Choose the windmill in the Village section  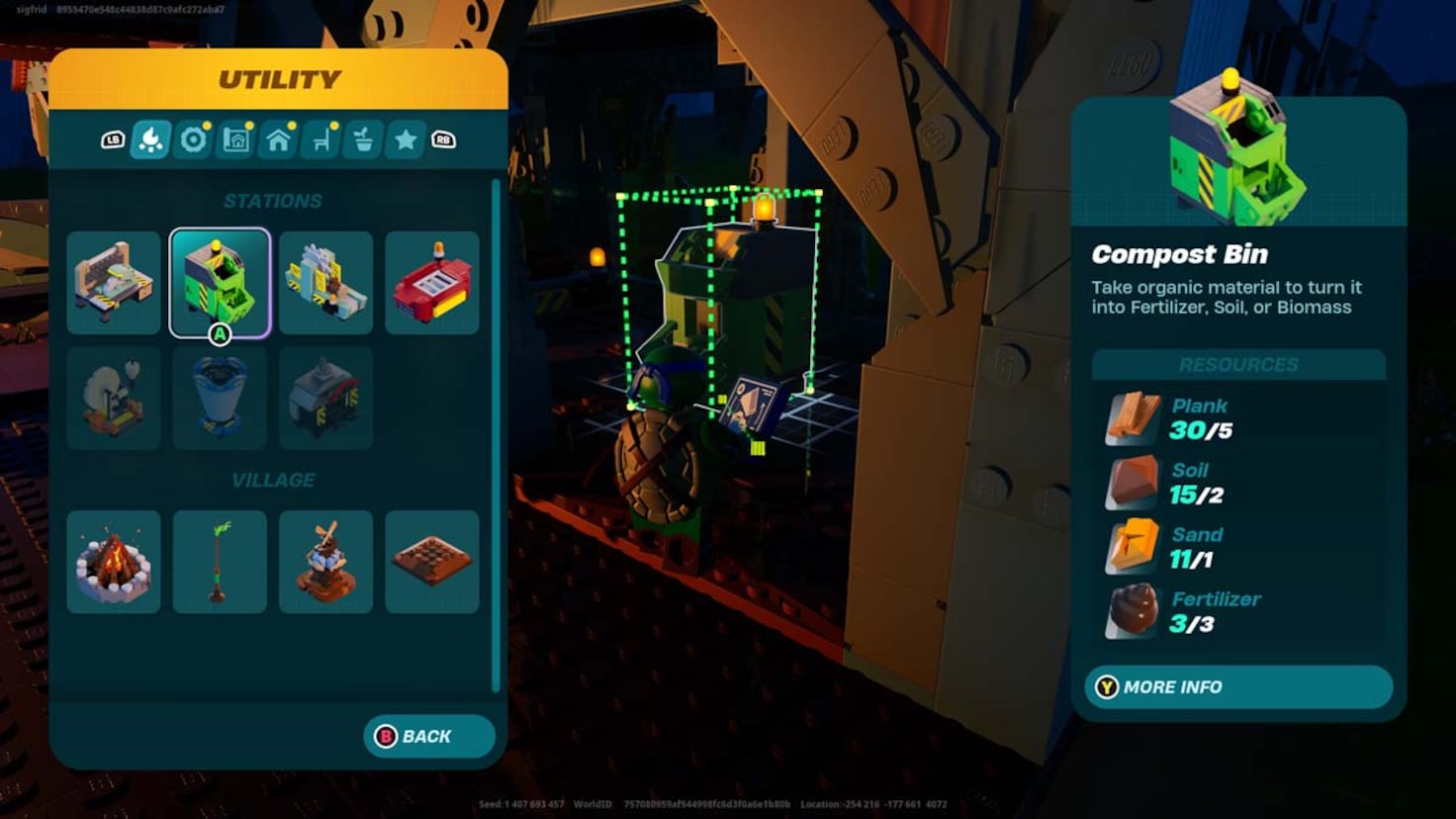coord(325,562)
